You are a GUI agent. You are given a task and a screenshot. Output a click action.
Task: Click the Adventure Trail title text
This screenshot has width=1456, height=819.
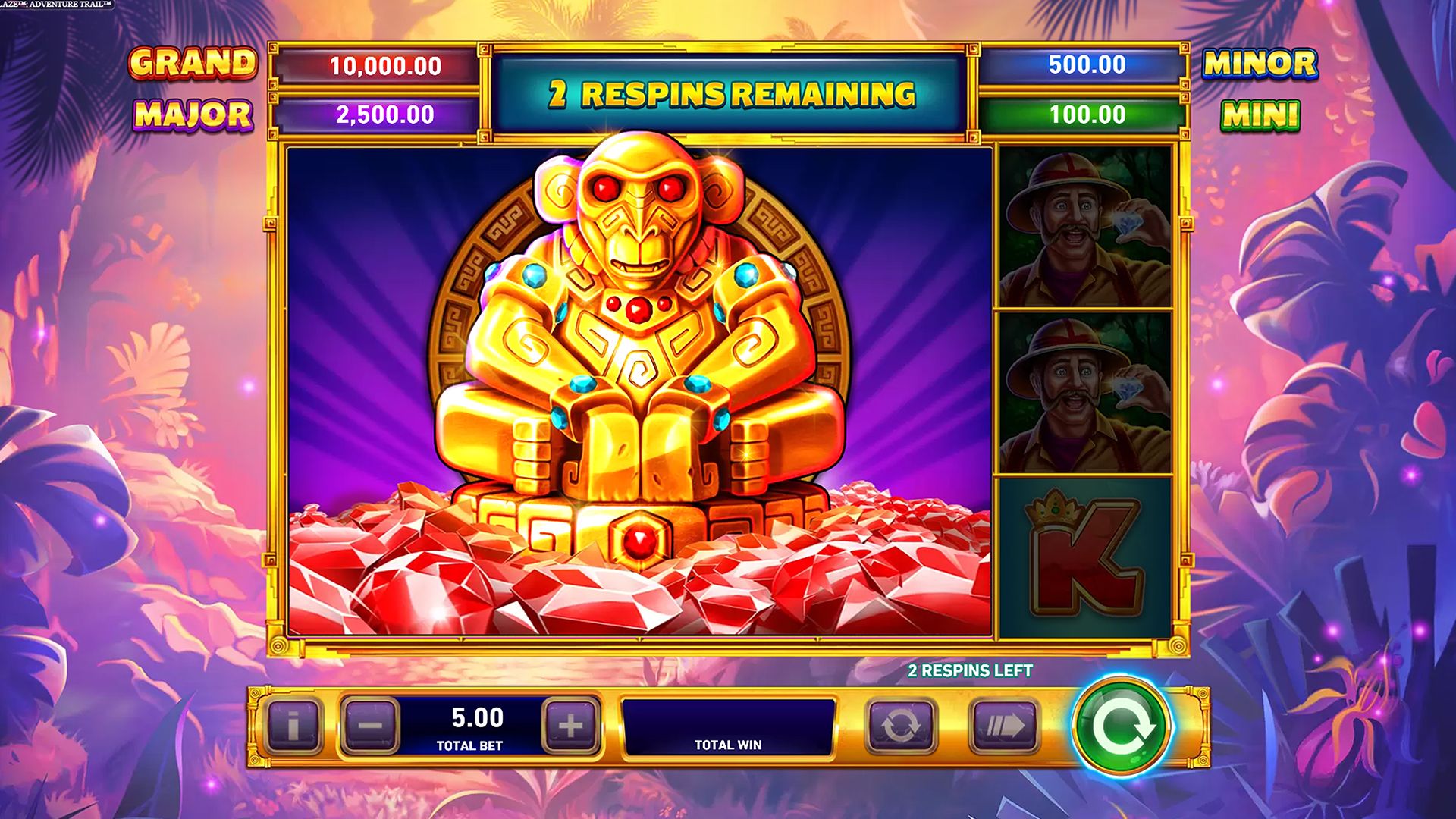pyautogui.click(x=57, y=4)
